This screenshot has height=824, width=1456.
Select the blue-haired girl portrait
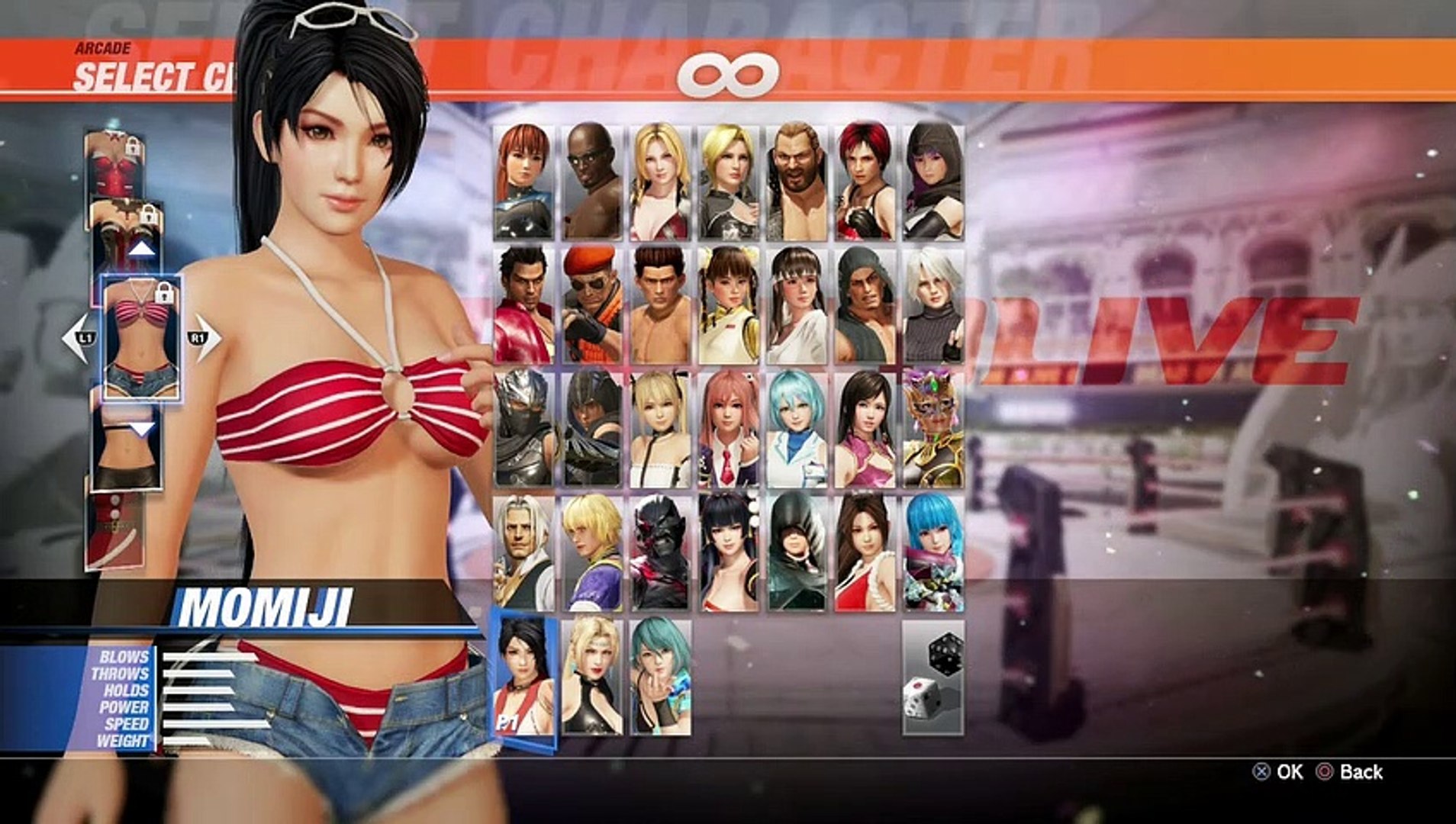tap(933, 552)
